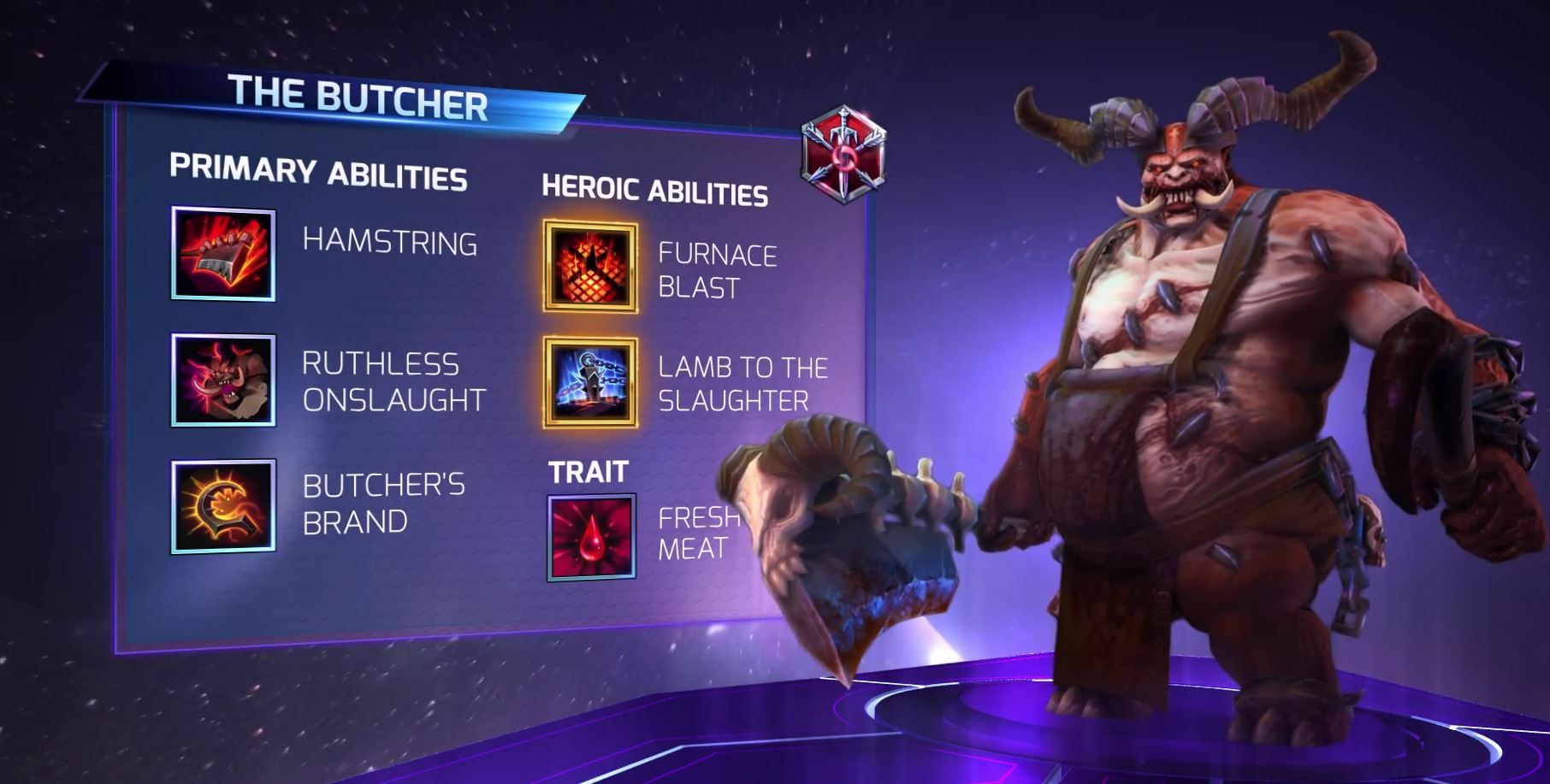Select the Hamstring ability icon
Viewport: 1550px width, 784px height.
(x=223, y=253)
